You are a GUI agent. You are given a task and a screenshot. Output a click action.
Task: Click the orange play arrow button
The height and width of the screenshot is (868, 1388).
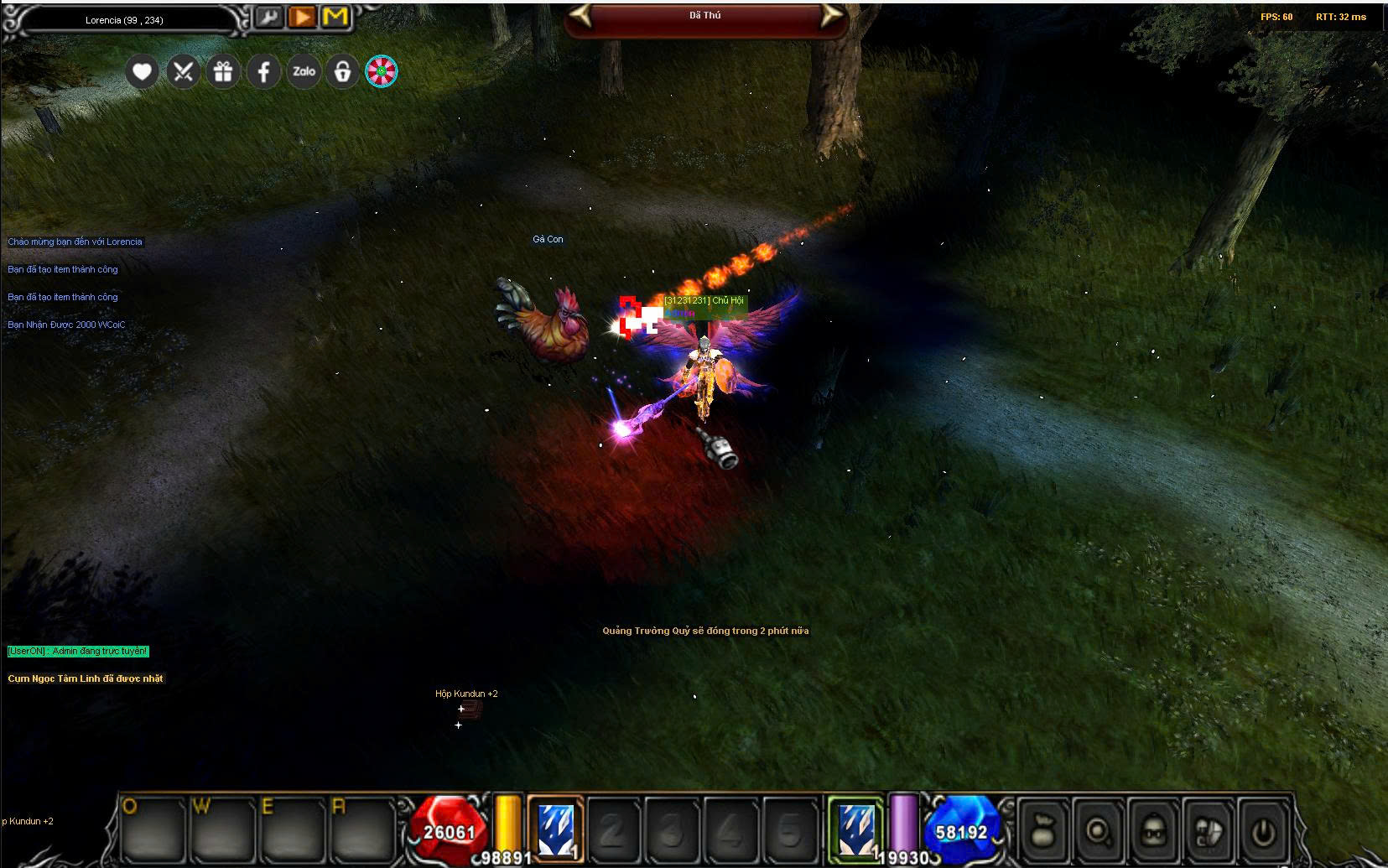point(302,17)
